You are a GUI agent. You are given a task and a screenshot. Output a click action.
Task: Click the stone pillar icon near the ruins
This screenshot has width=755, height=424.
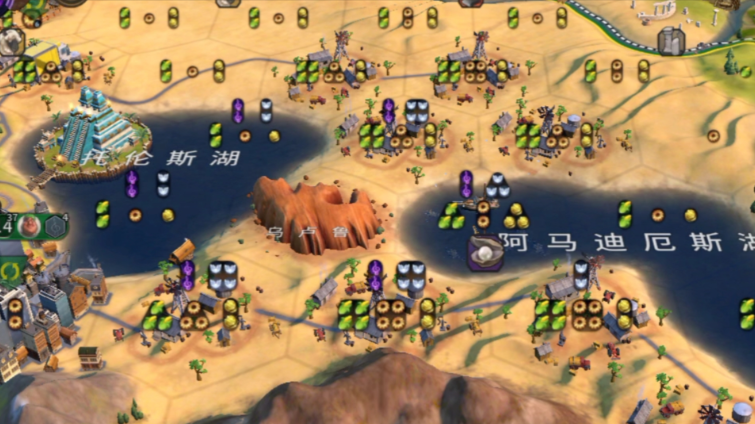(x=671, y=41)
